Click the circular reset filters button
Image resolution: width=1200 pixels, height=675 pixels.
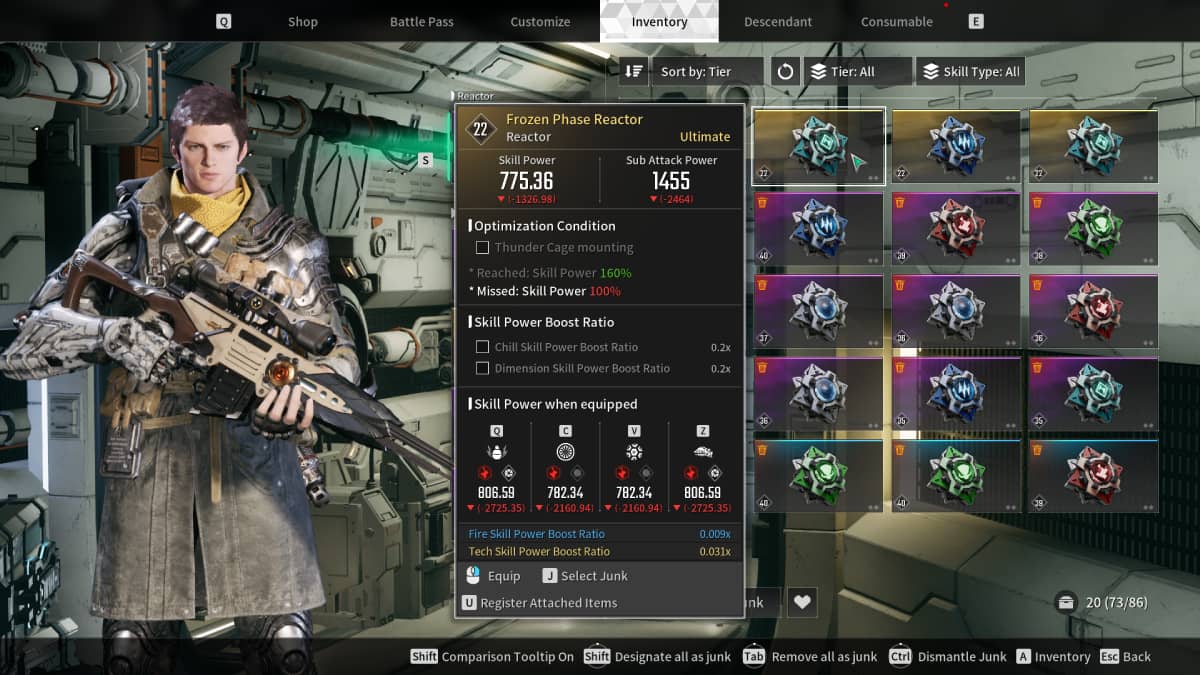pyautogui.click(x=785, y=72)
